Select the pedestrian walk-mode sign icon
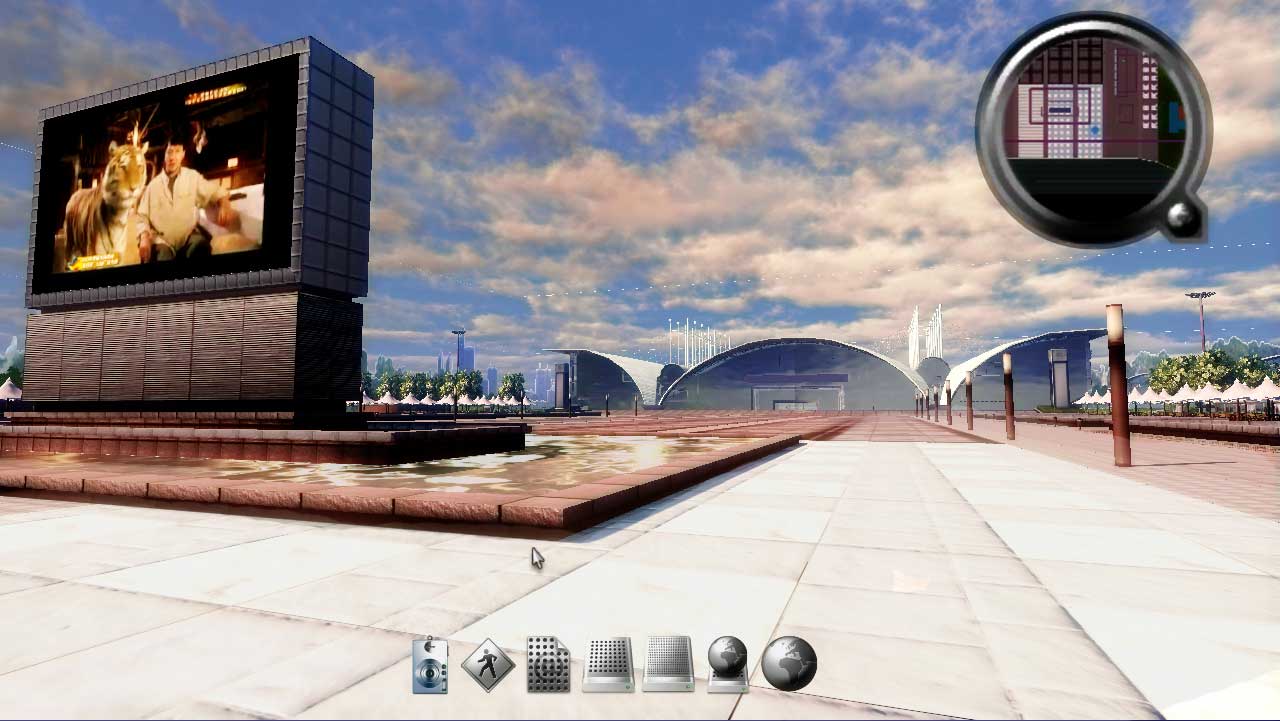The width and height of the screenshot is (1280, 721). tap(488, 664)
